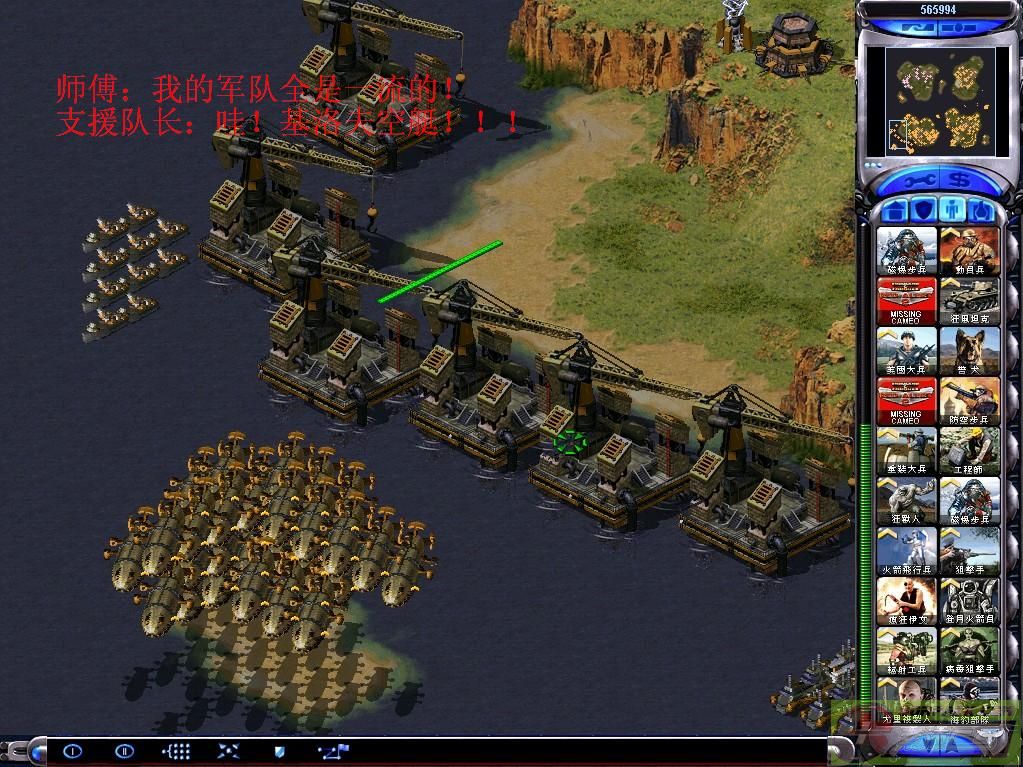Select team I on command bar
The height and width of the screenshot is (767, 1023).
72,750
